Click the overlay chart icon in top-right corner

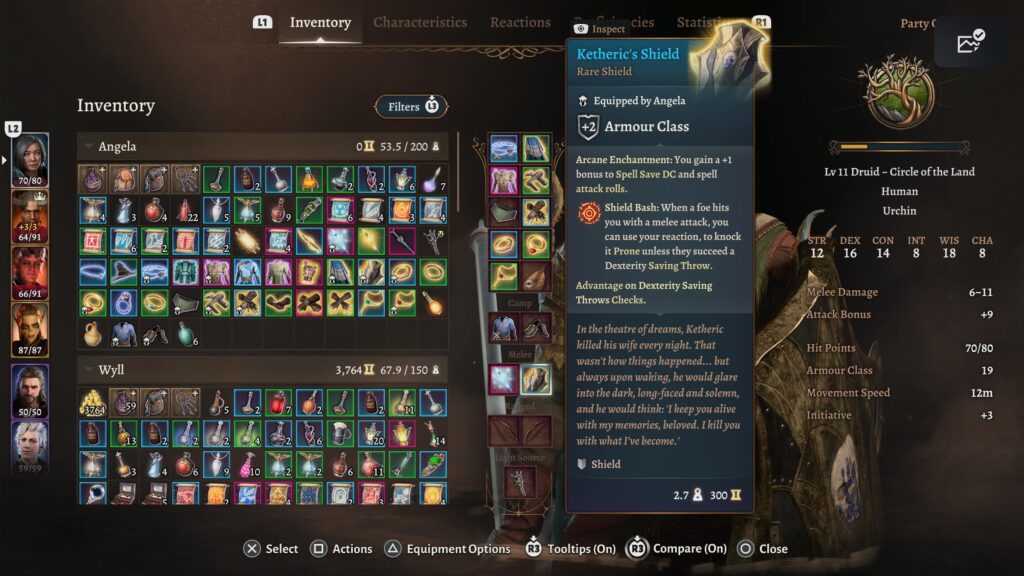click(970, 42)
